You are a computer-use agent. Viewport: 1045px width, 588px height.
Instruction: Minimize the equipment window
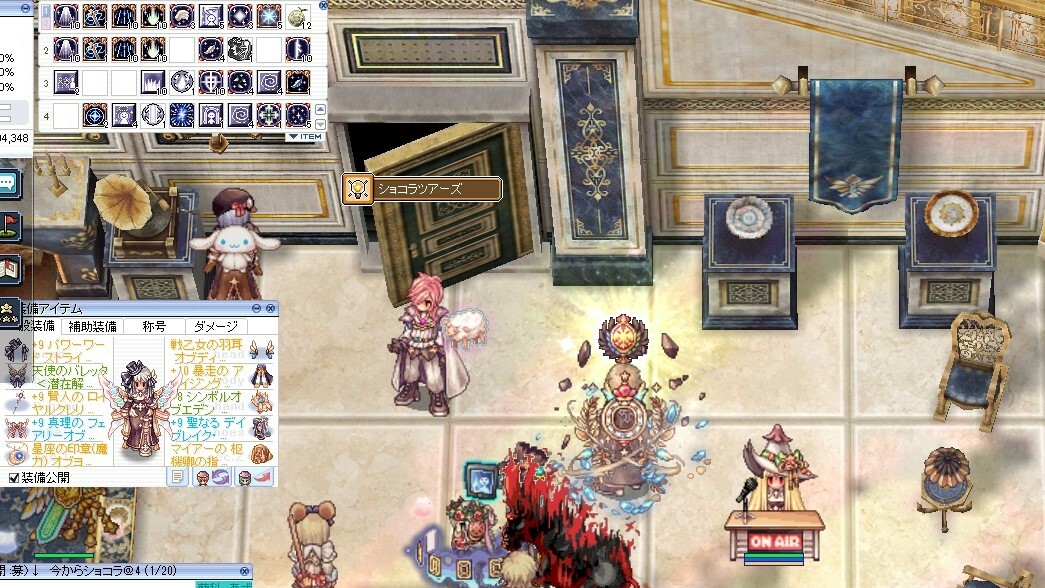[x=257, y=309]
